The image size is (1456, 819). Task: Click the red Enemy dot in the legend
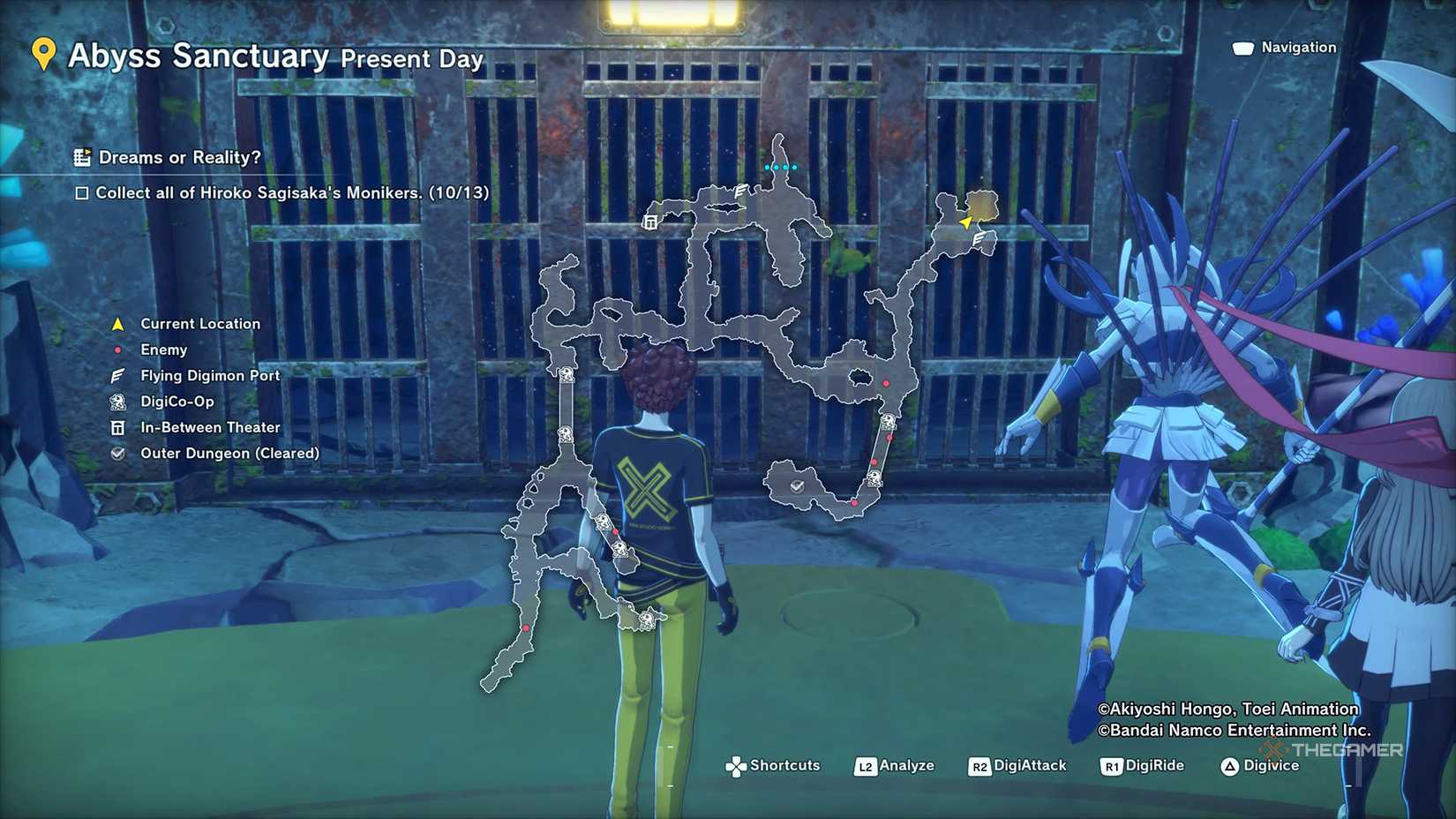coord(117,349)
